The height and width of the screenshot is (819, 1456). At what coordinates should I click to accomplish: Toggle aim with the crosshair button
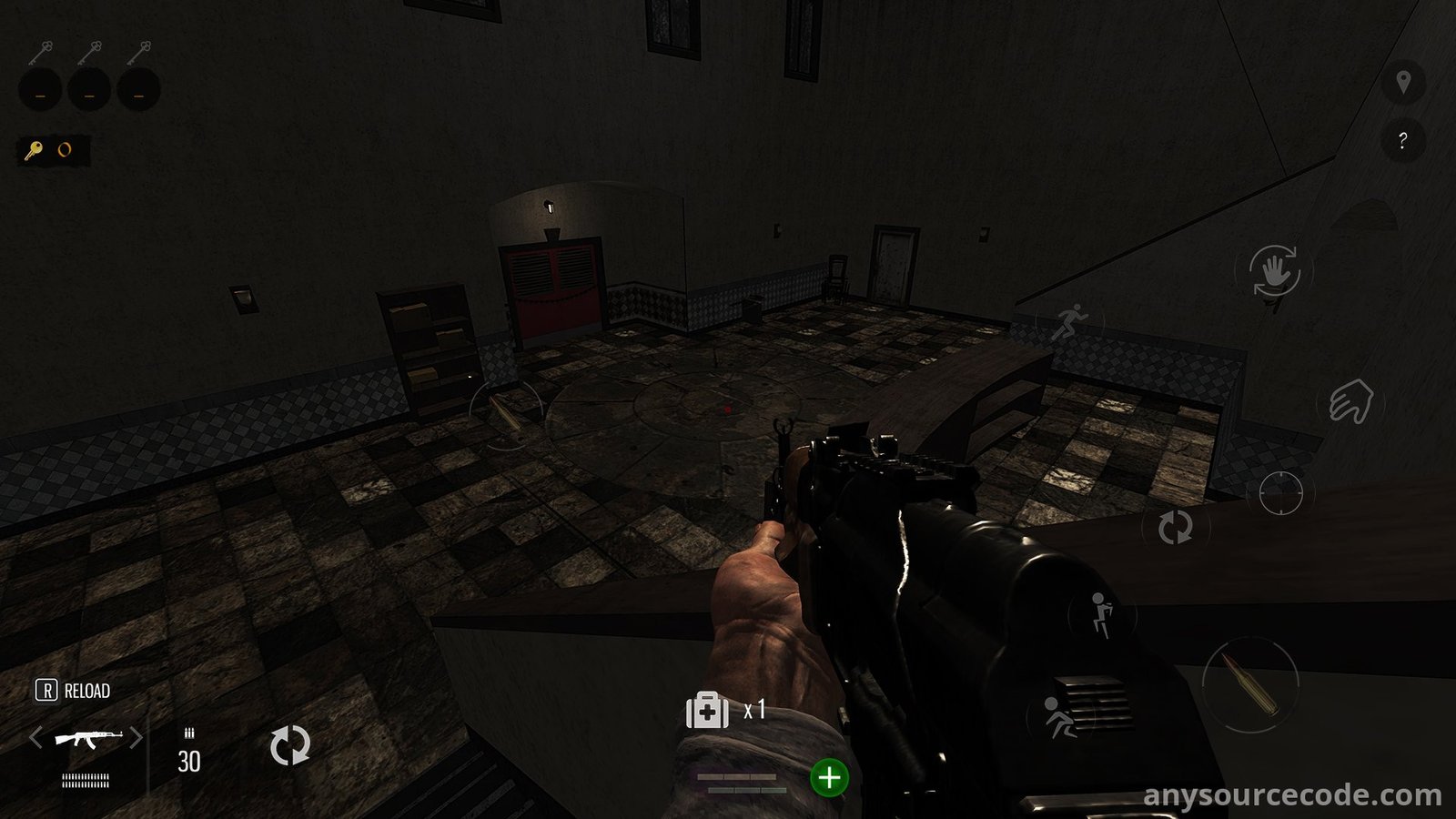[1280, 493]
